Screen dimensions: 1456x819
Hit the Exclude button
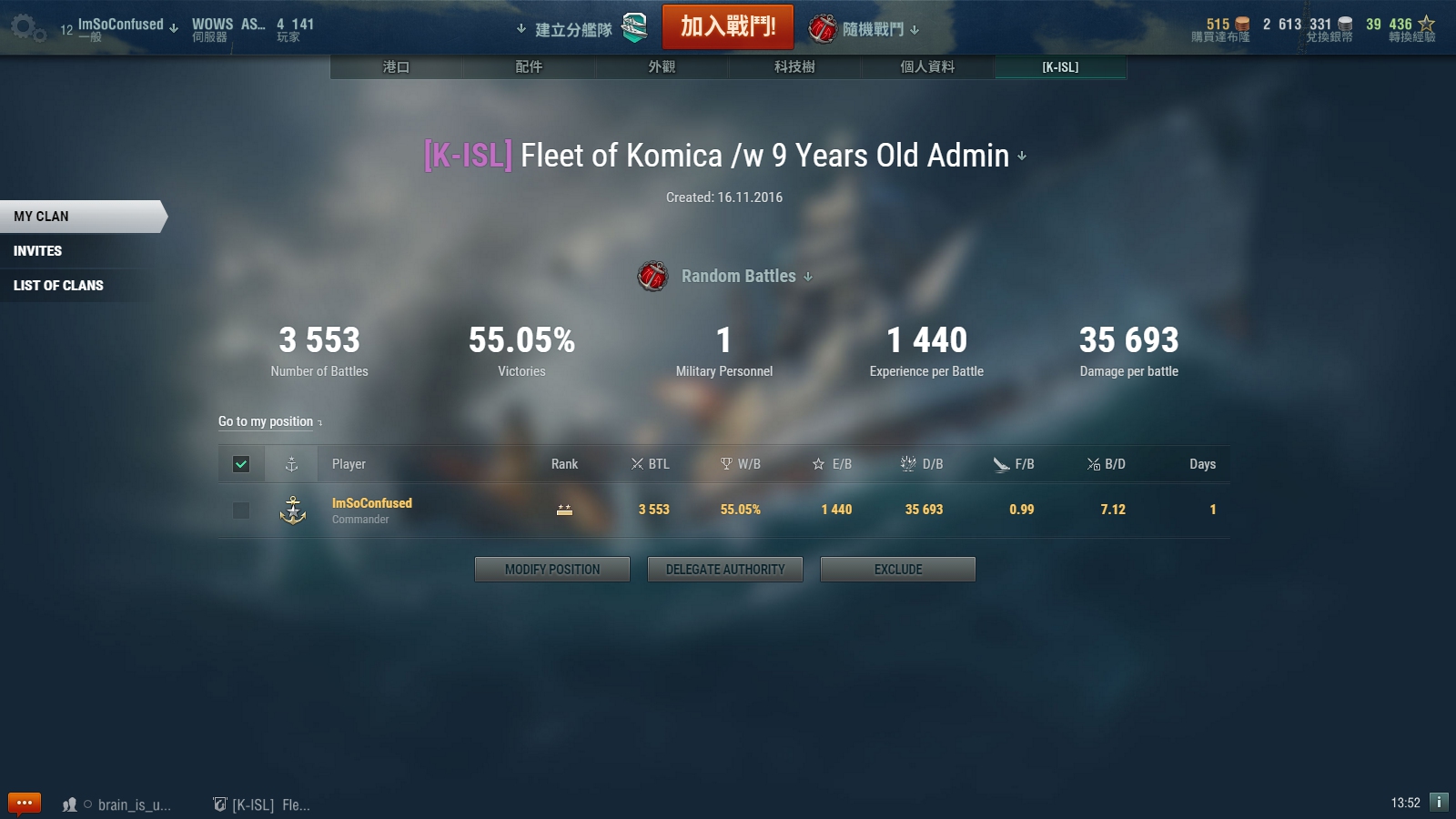[898, 570]
